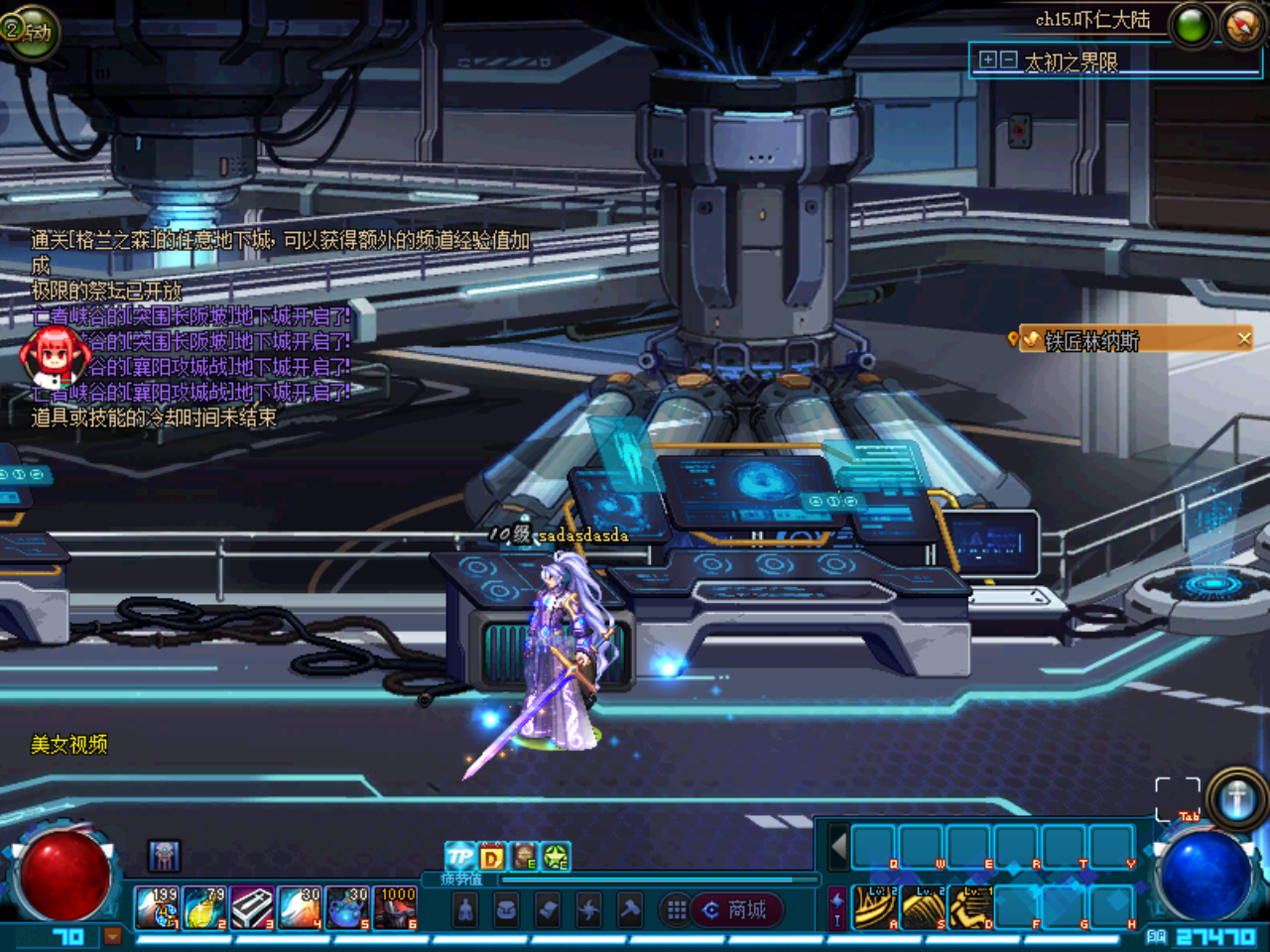The image size is (1270, 952).
Task: Click the sword icon above the mana orb
Action: pos(1236,798)
